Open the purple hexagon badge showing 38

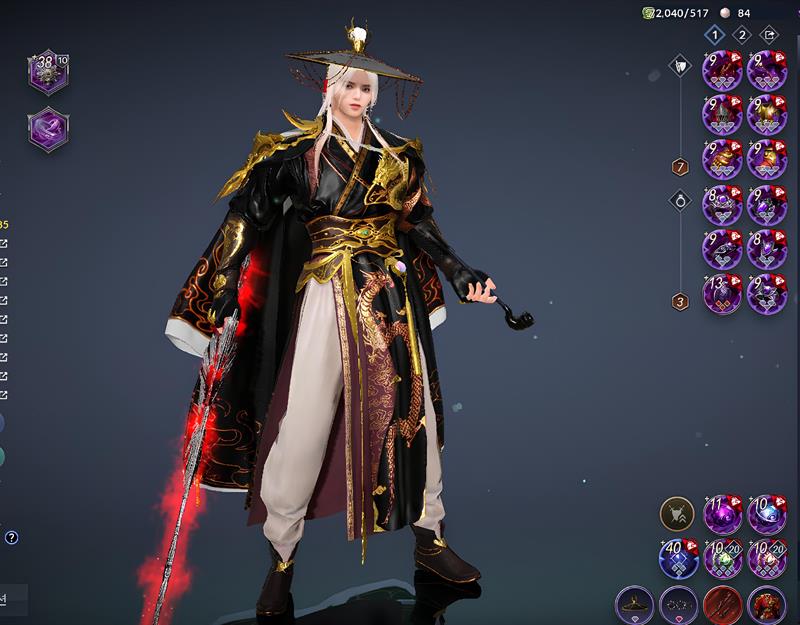point(47,72)
